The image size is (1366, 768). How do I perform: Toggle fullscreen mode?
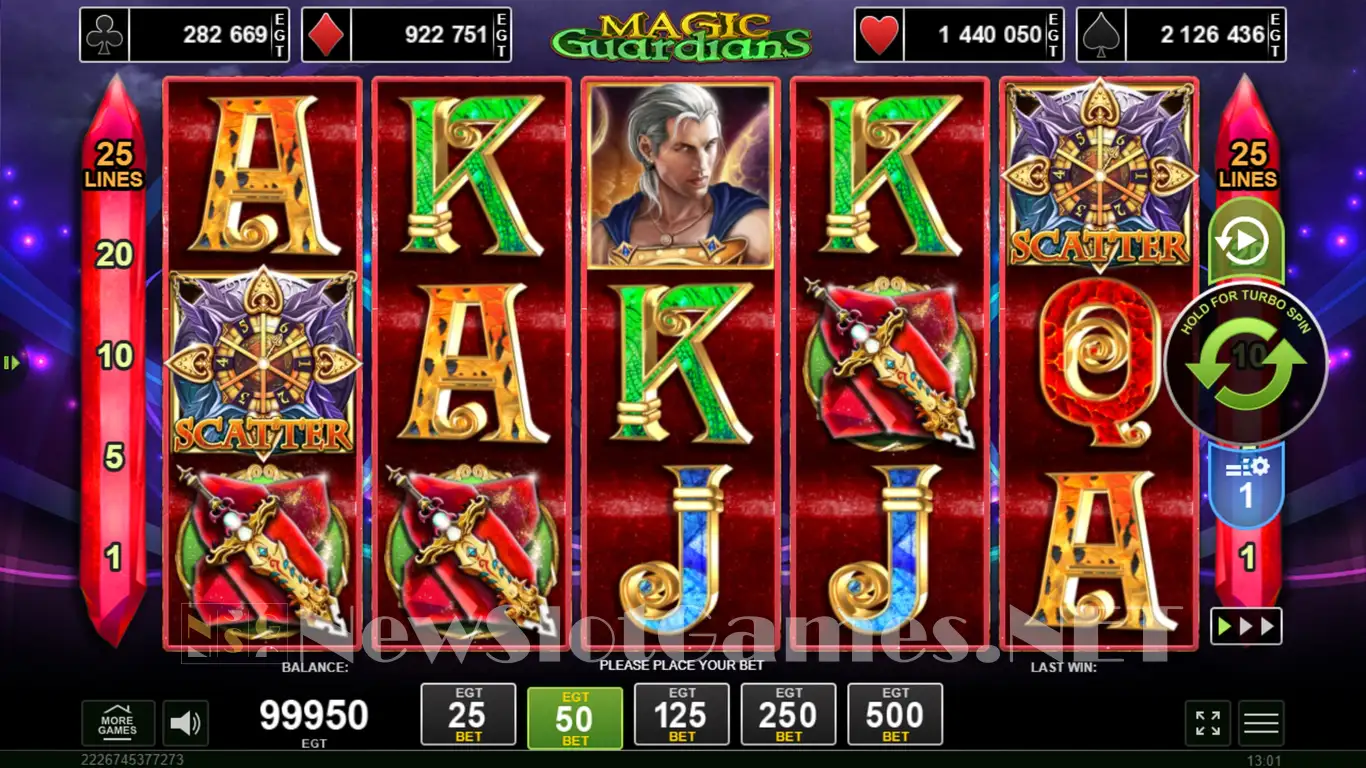[1208, 723]
